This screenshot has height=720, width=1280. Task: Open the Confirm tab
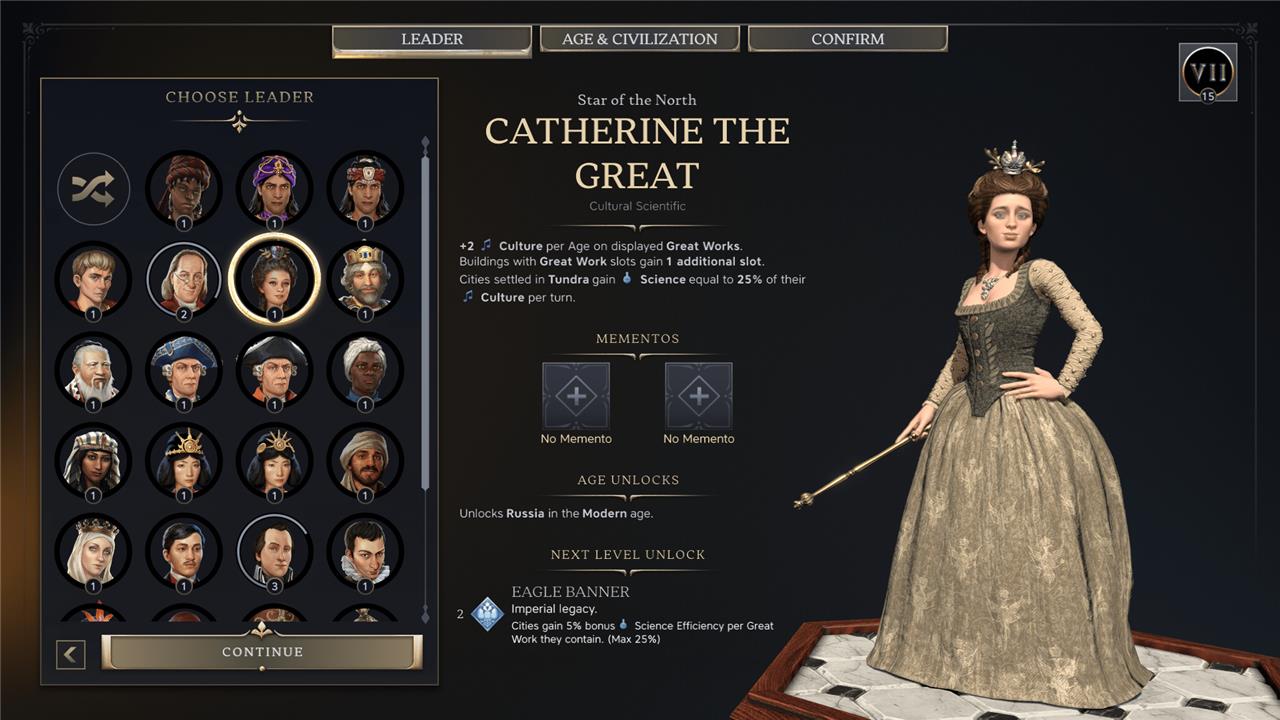[x=847, y=39]
